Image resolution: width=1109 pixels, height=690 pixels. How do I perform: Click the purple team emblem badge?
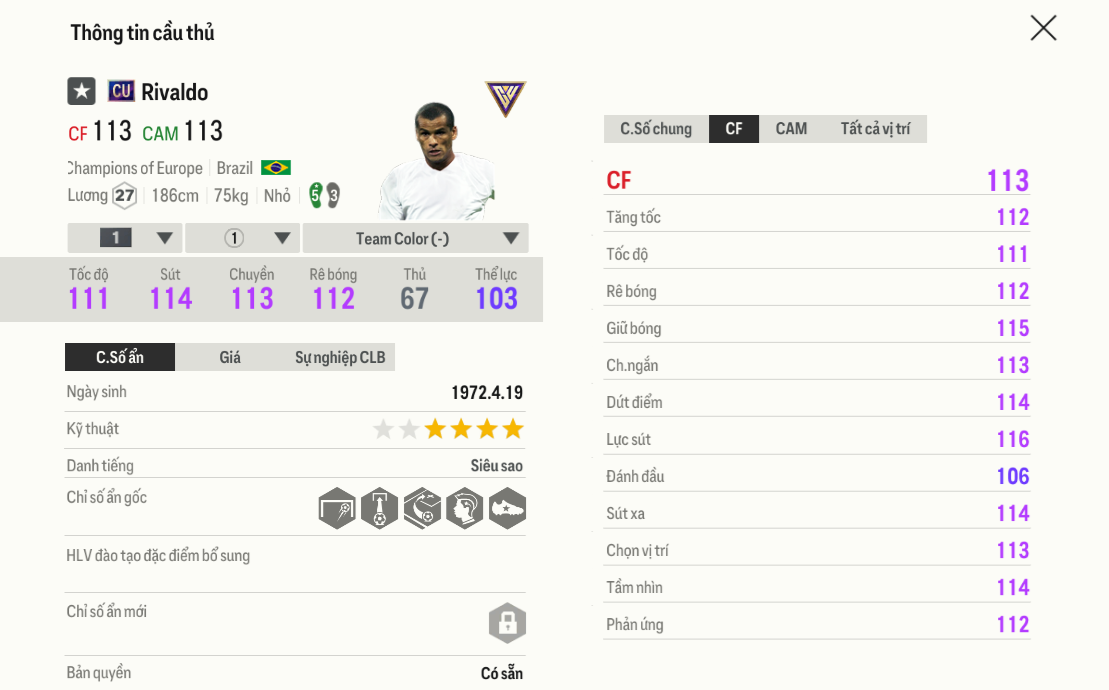coord(505,99)
